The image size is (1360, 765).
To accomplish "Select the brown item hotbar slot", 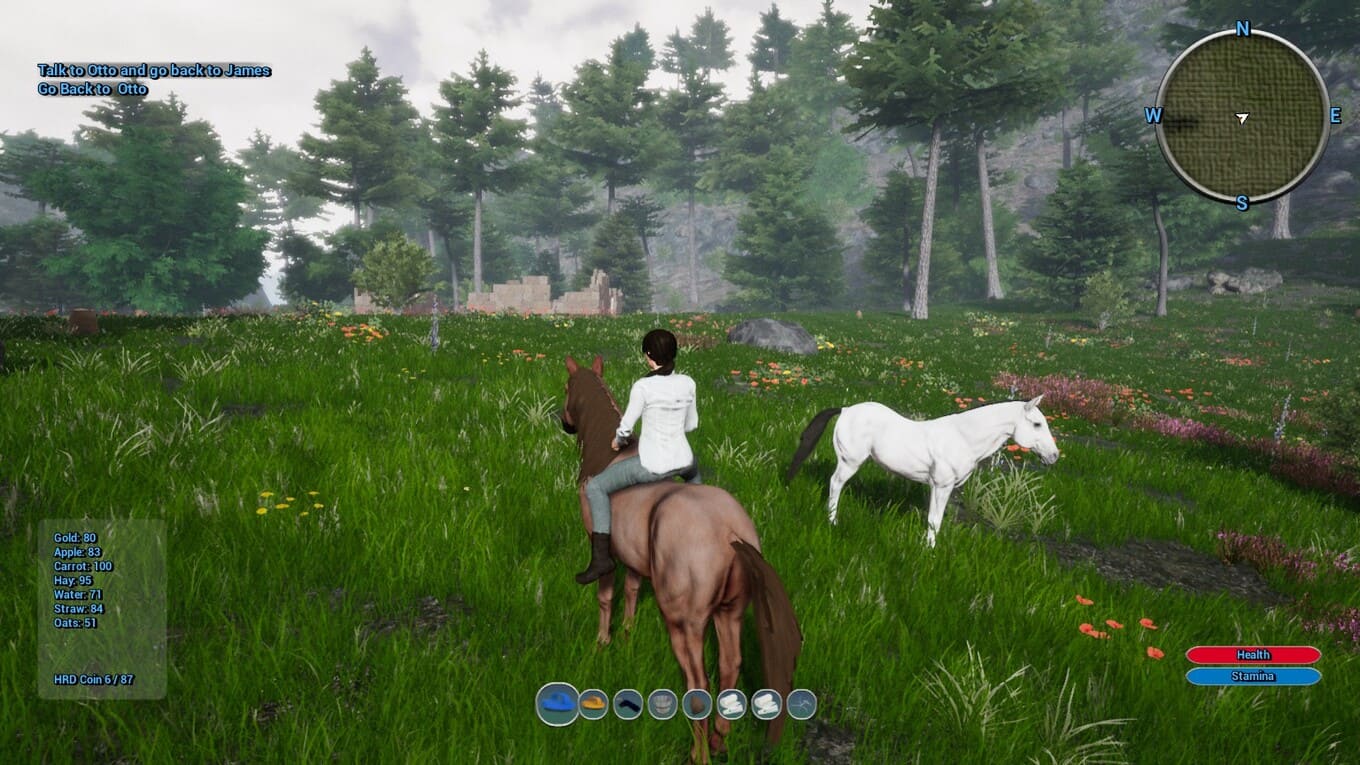I will pyautogui.click(x=697, y=704).
